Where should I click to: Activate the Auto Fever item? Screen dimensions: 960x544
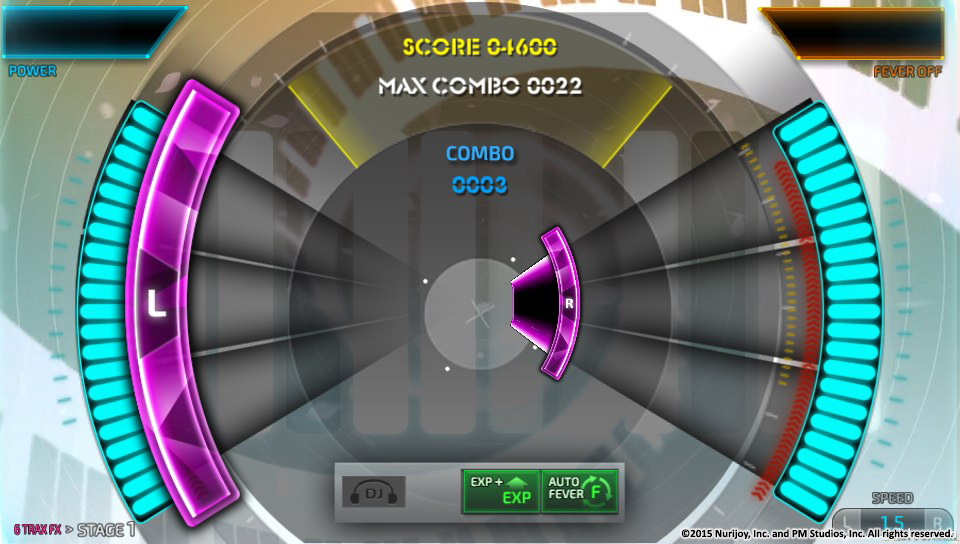coord(580,490)
